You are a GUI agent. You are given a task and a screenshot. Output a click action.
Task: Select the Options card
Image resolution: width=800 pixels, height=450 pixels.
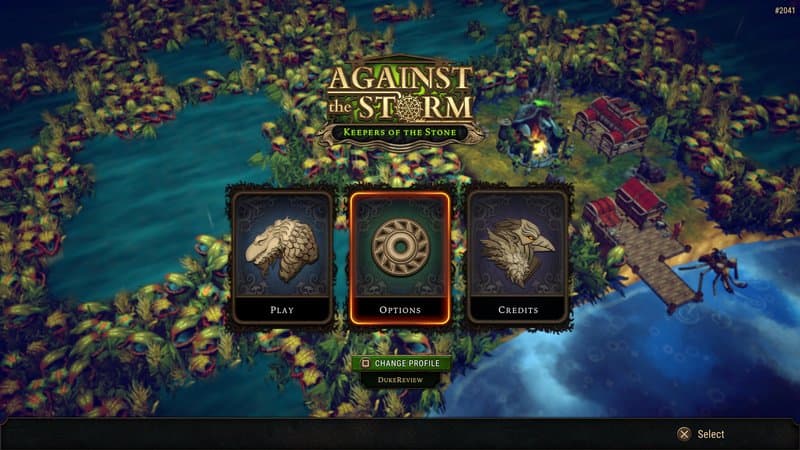click(x=400, y=256)
